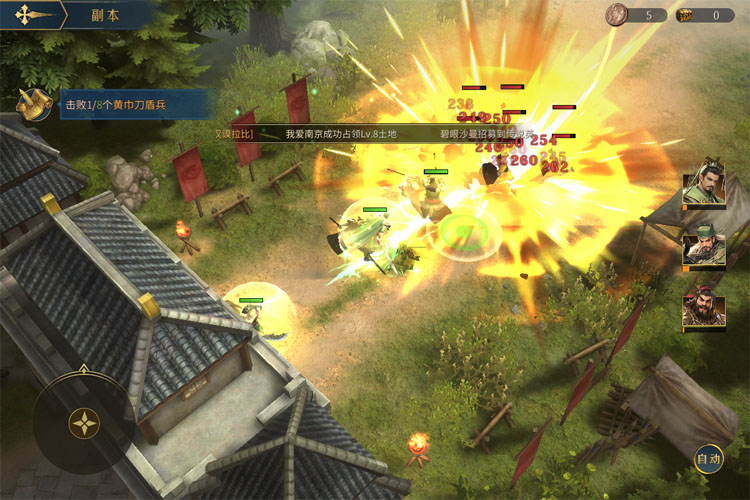Choose the green-hat bearded hero portrait
Viewport: 750px width, 500px height.
703,250
